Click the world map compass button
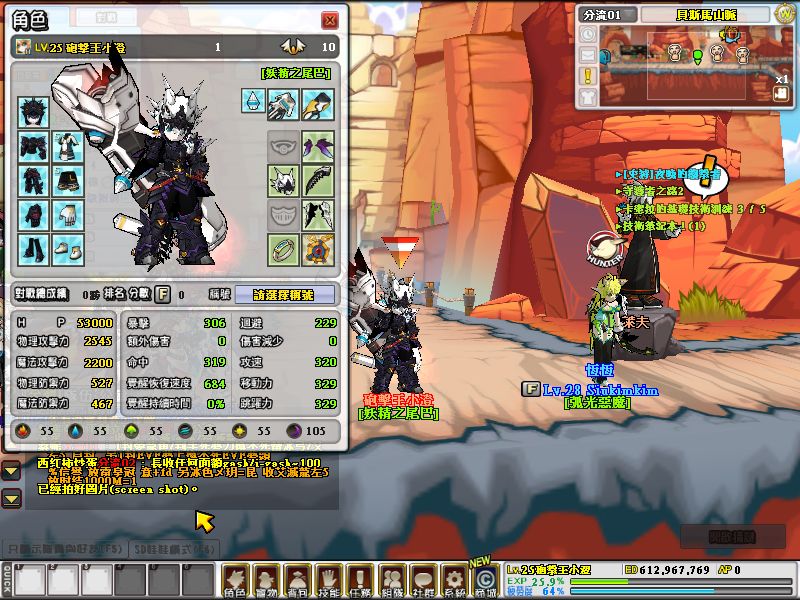The height and width of the screenshot is (600, 800). (784, 14)
